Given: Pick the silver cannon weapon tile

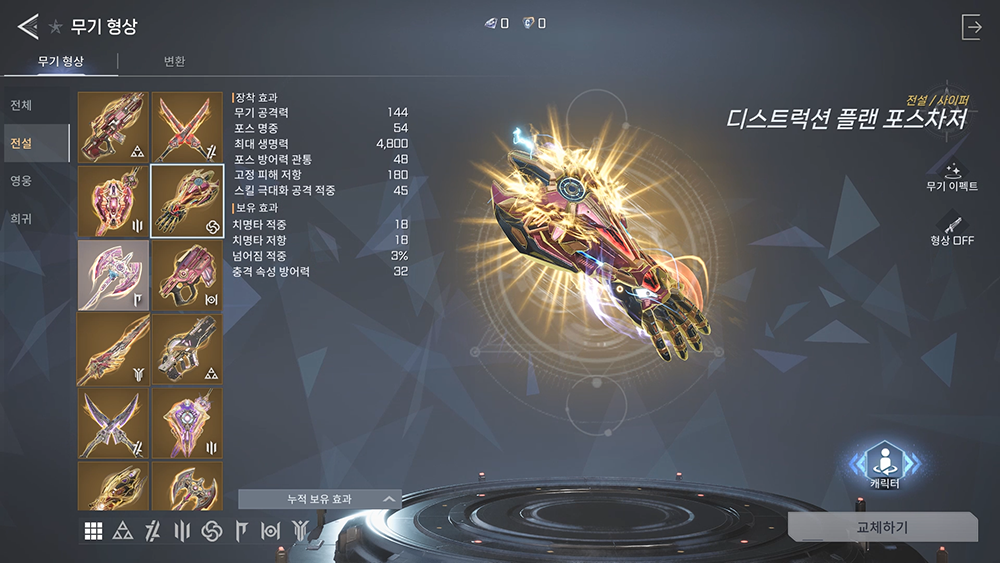Looking at the screenshot, I should [x=187, y=349].
